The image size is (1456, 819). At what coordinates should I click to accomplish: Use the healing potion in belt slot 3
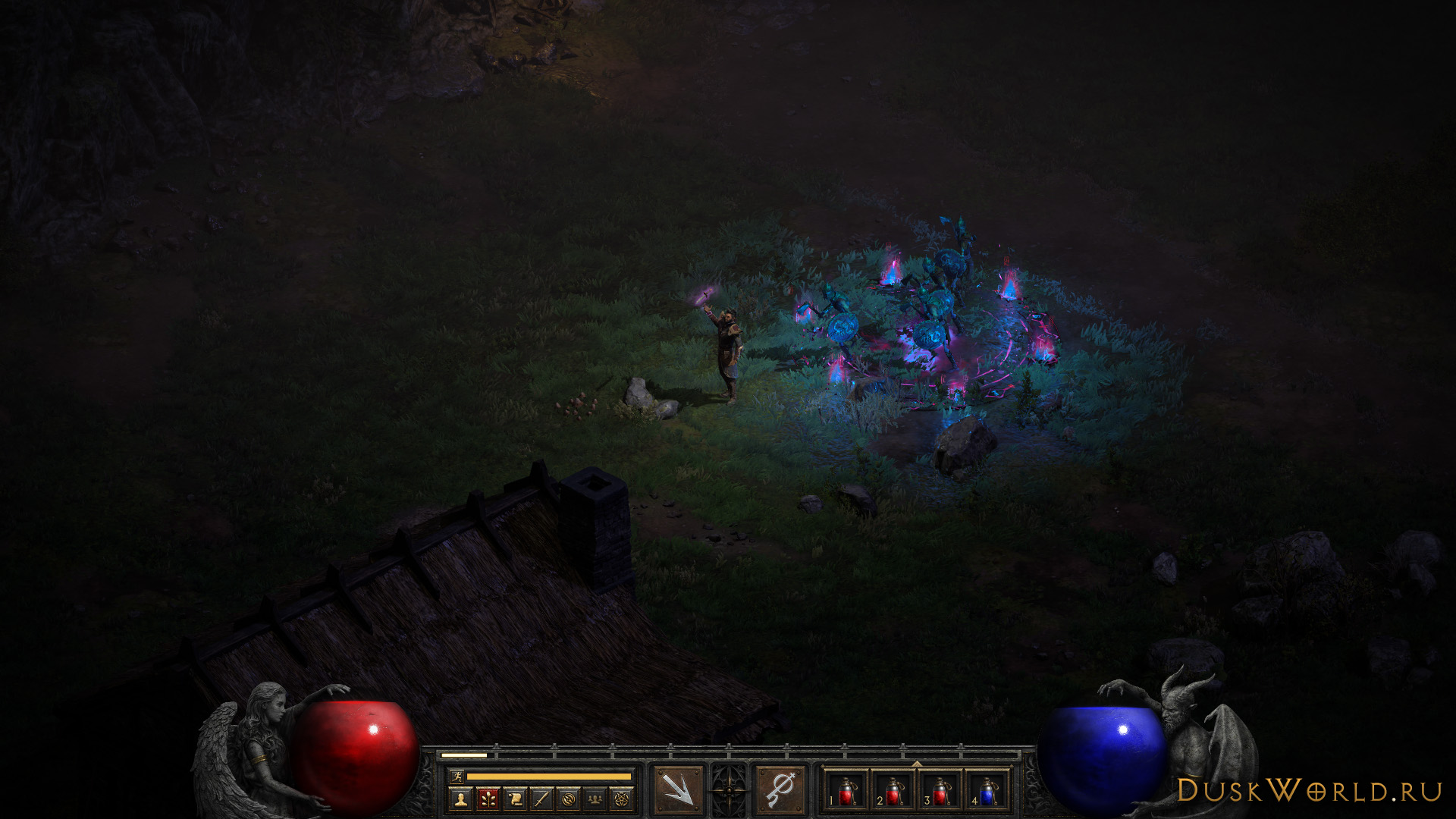940,792
